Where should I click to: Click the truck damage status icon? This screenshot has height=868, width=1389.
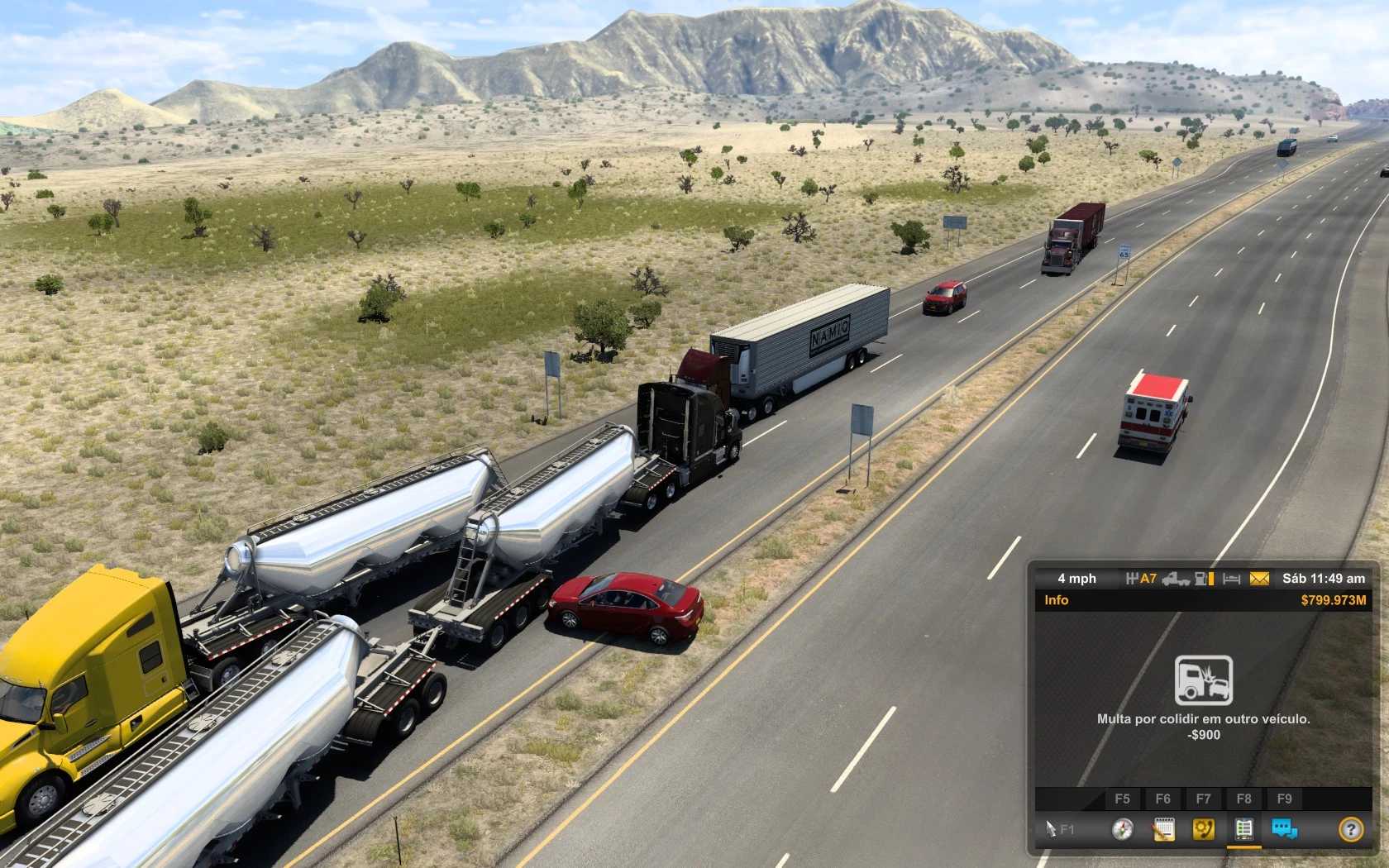pos(1175,579)
